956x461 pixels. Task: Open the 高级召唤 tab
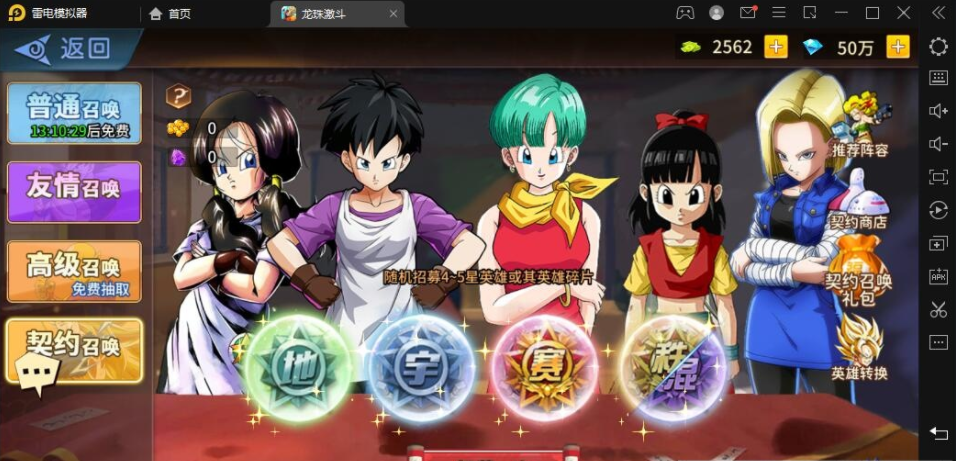coord(74,270)
